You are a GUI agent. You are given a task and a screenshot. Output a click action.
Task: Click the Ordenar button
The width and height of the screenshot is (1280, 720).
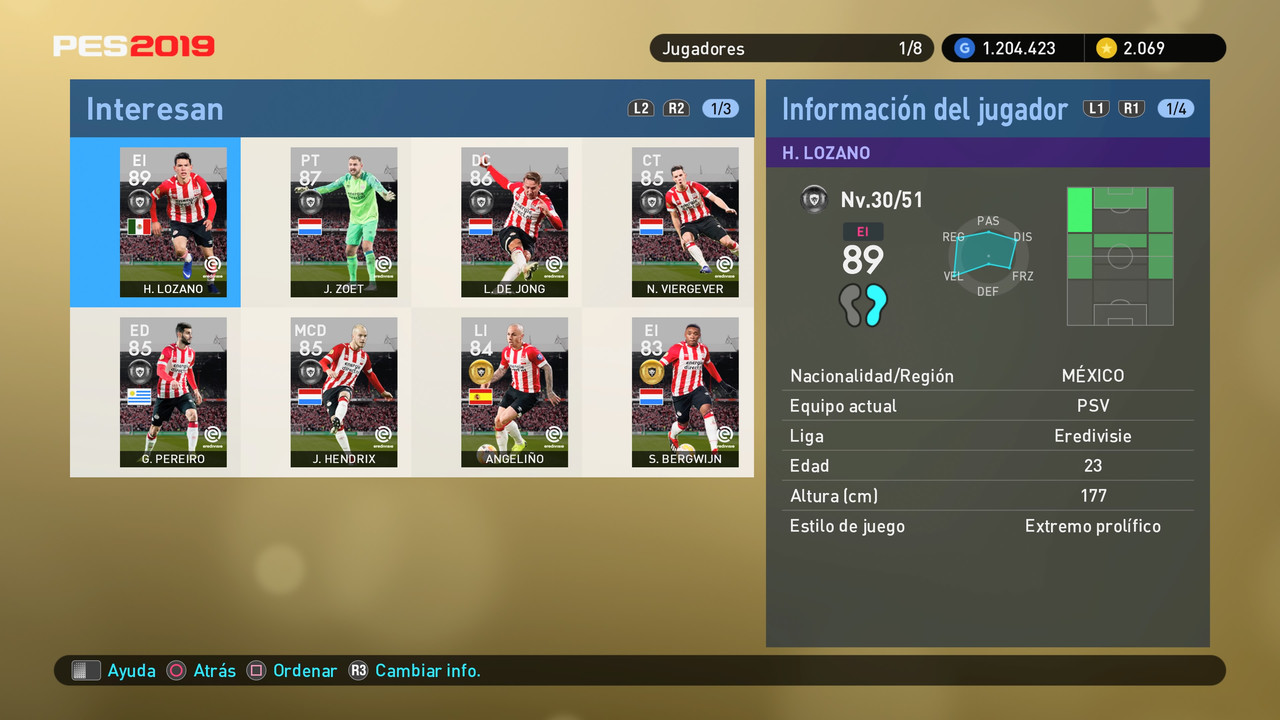[305, 670]
